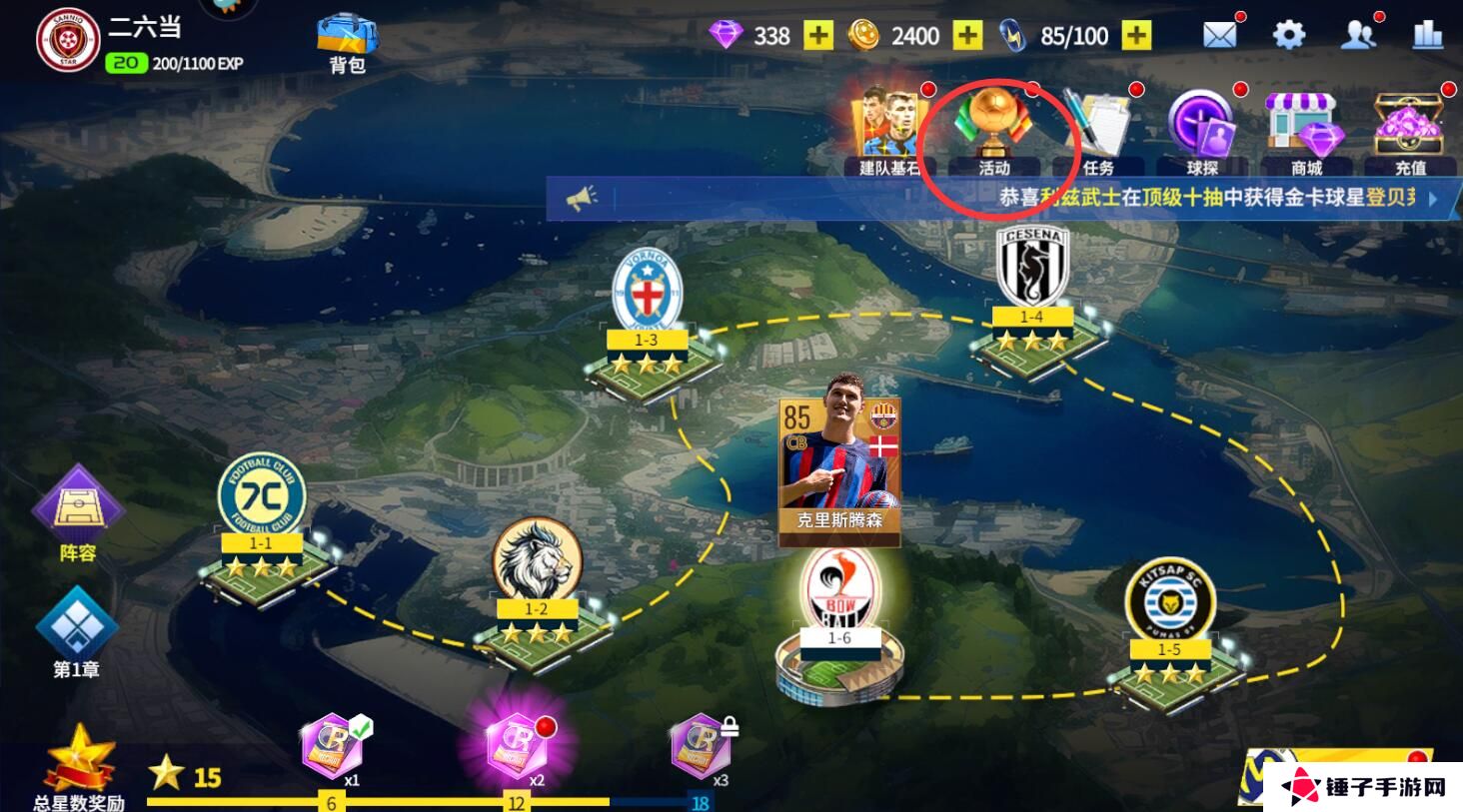Open the friends list icon
The height and width of the screenshot is (812, 1463).
[1358, 36]
